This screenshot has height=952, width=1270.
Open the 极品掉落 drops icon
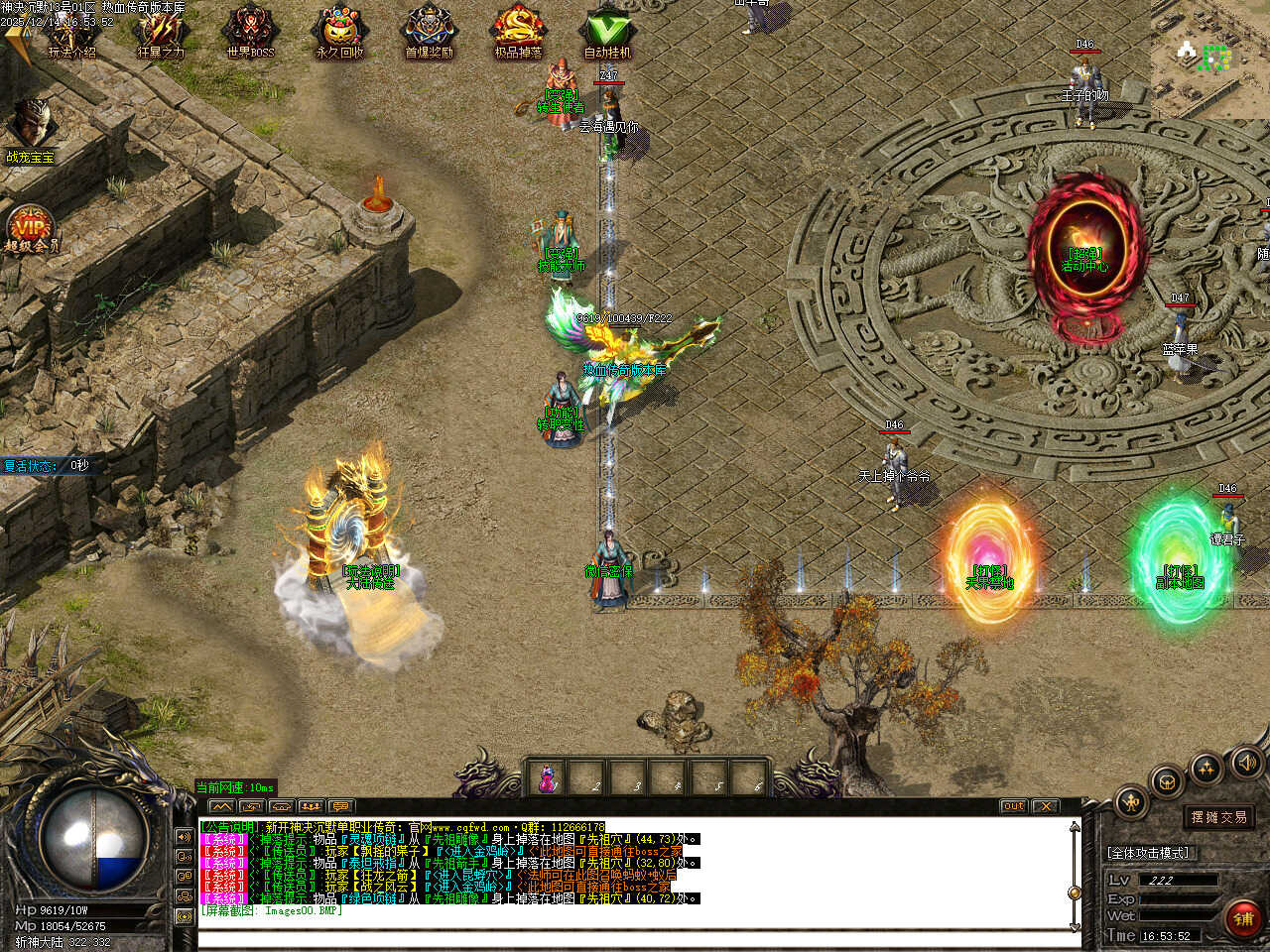pos(518,33)
